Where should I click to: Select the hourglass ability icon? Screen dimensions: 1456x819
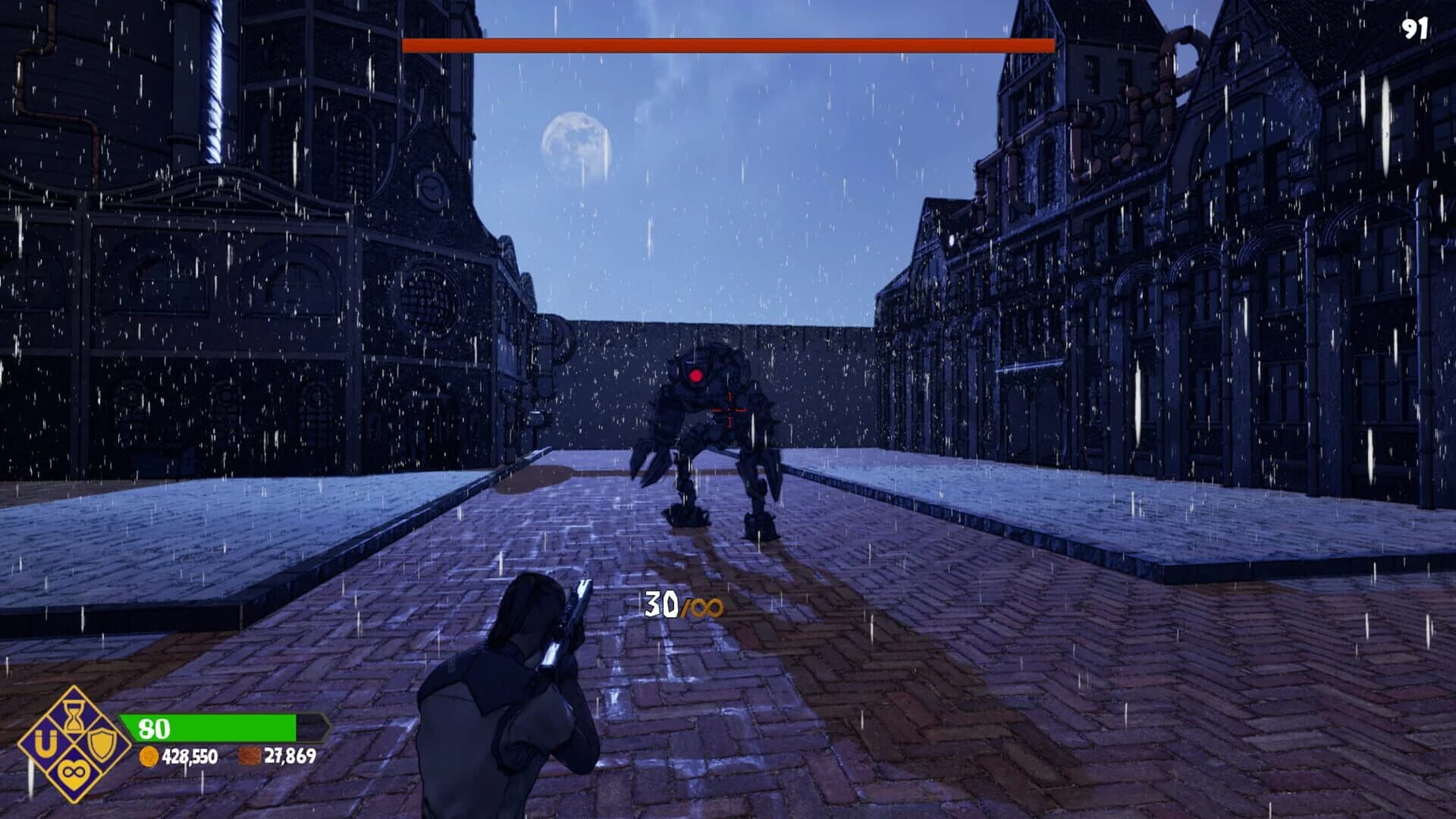(x=73, y=717)
